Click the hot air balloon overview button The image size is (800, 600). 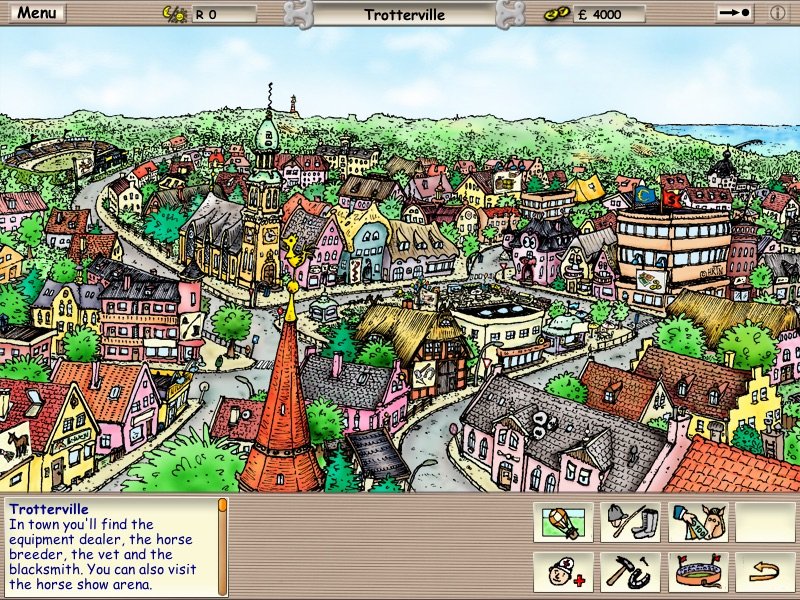pos(563,521)
